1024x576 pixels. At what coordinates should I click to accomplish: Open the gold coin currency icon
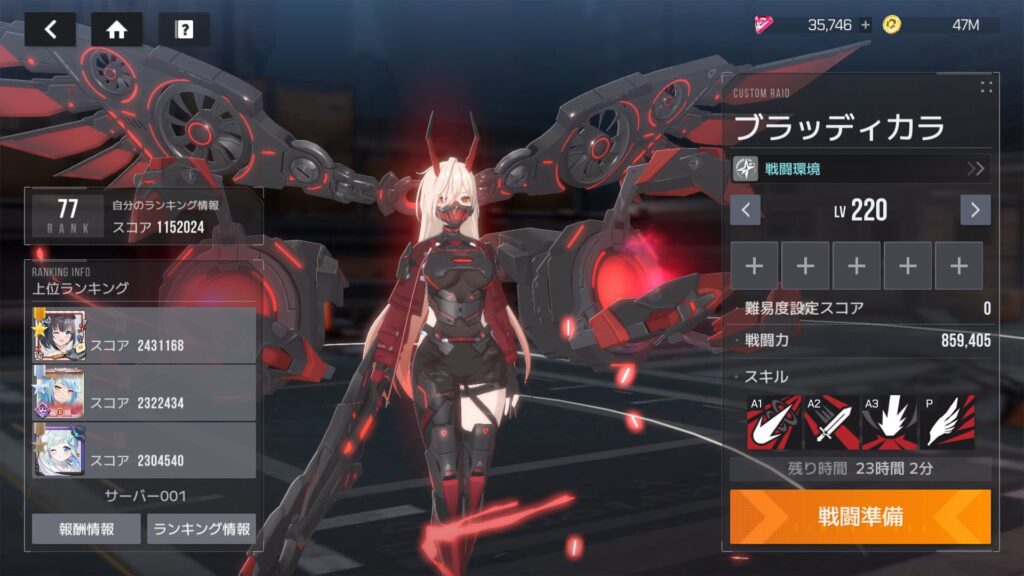click(x=892, y=25)
